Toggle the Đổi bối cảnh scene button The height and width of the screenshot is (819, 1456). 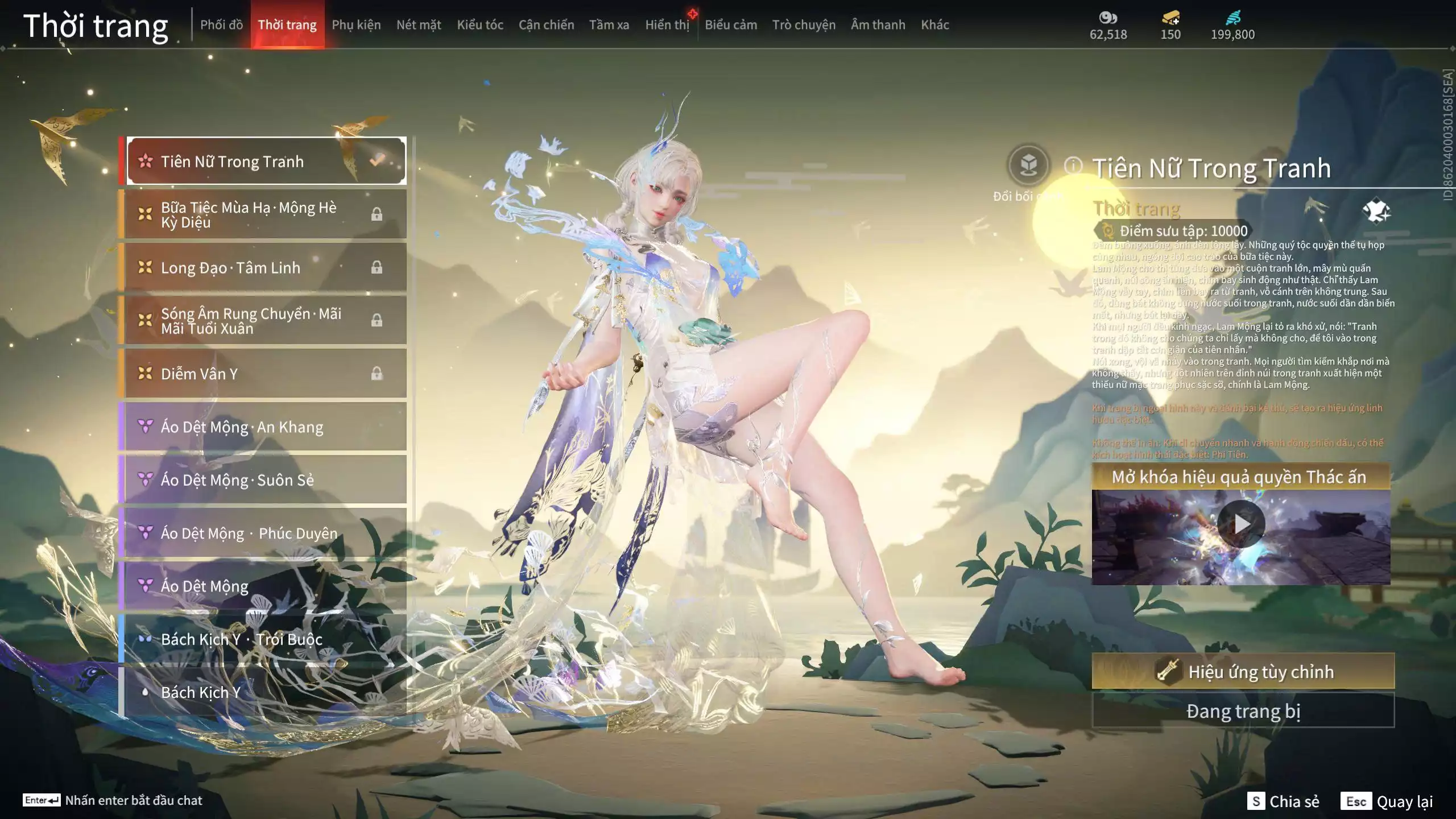pos(1028,166)
